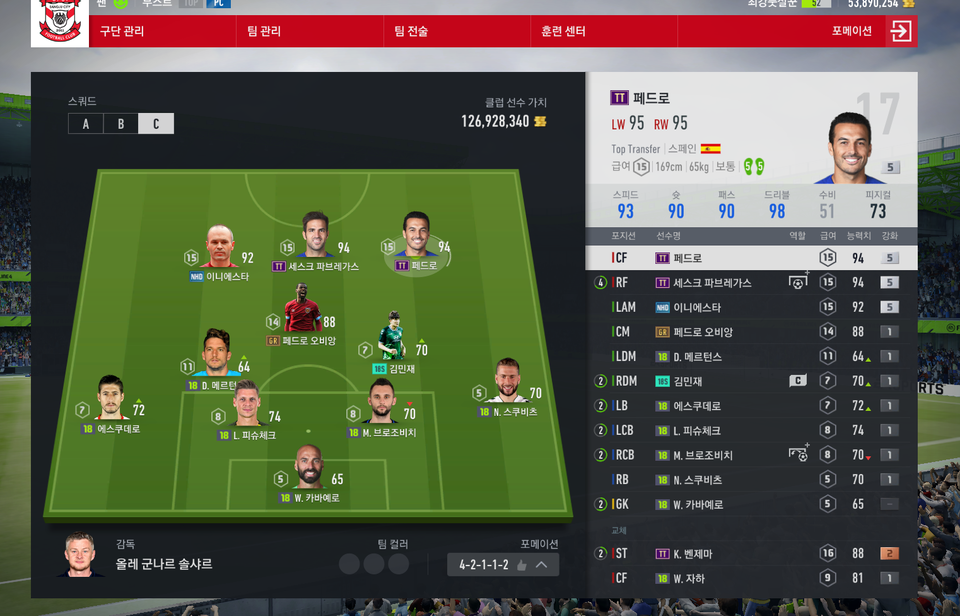Click the red exit arrow button
Viewport: 960px width, 616px height.
point(900,31)
